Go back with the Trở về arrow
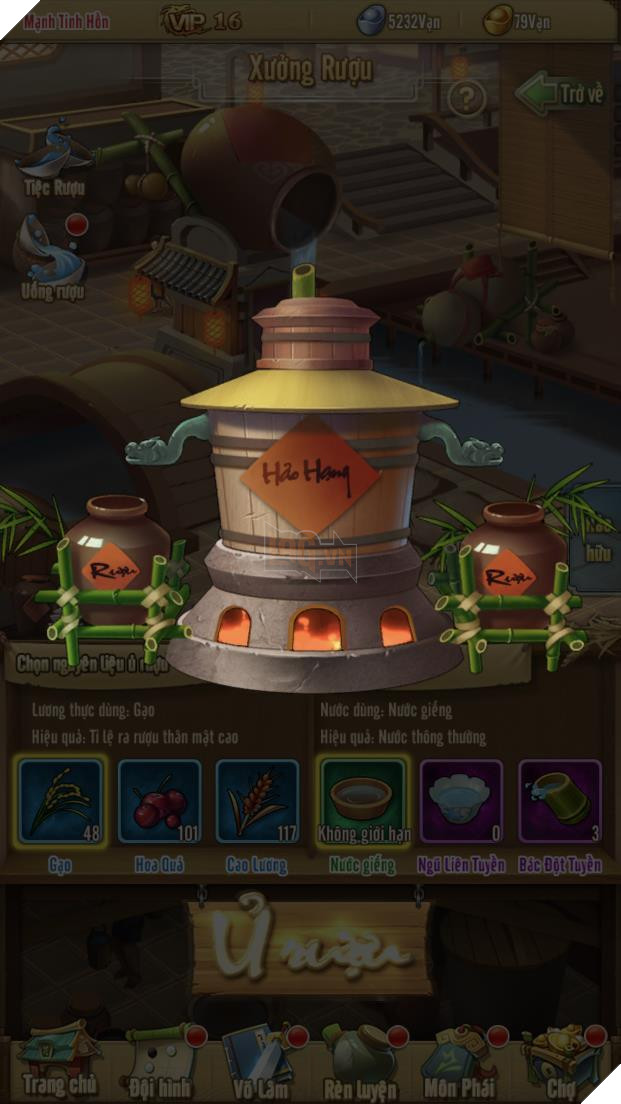Viewport: 621px width, 1104px height. click(561, 94)
